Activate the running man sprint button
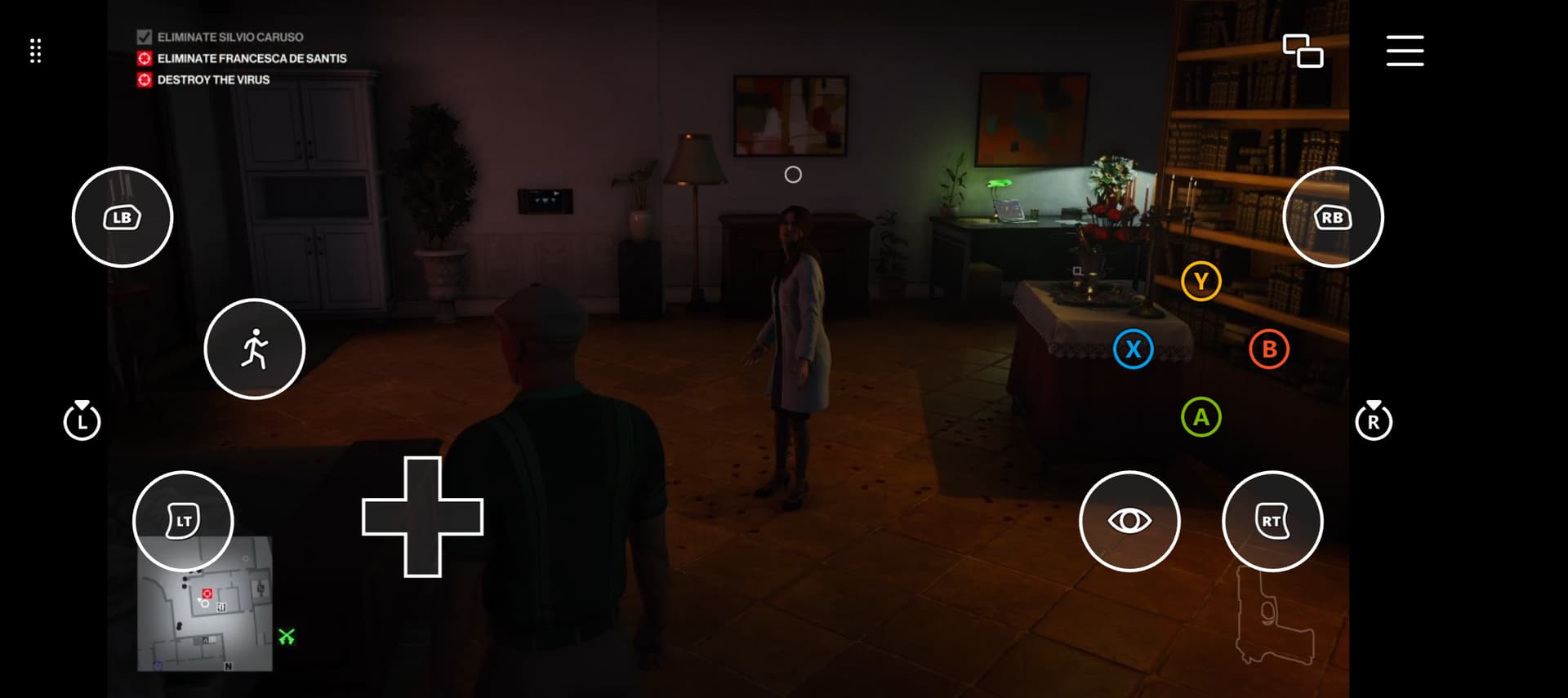Screen dimensions: 1568x698 254,349
